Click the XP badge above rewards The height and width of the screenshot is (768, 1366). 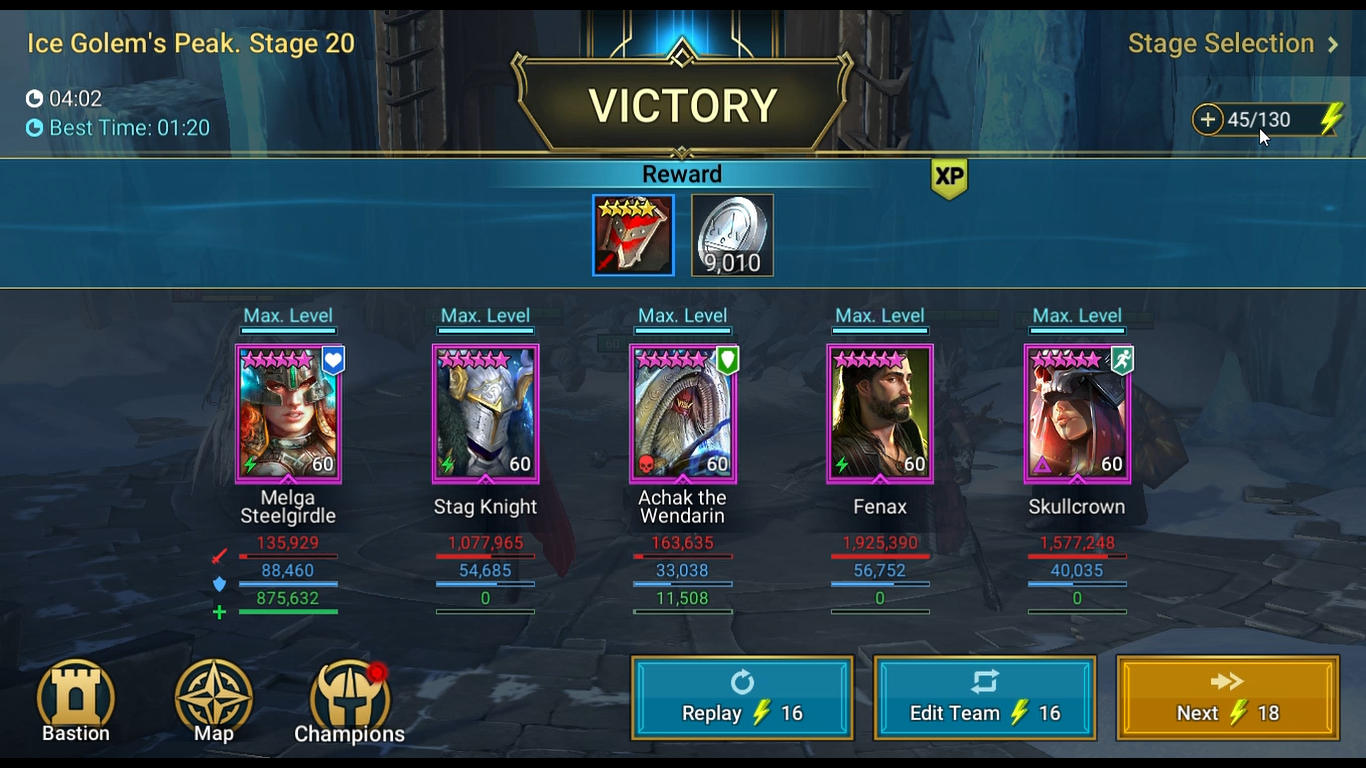click(948, 179)
